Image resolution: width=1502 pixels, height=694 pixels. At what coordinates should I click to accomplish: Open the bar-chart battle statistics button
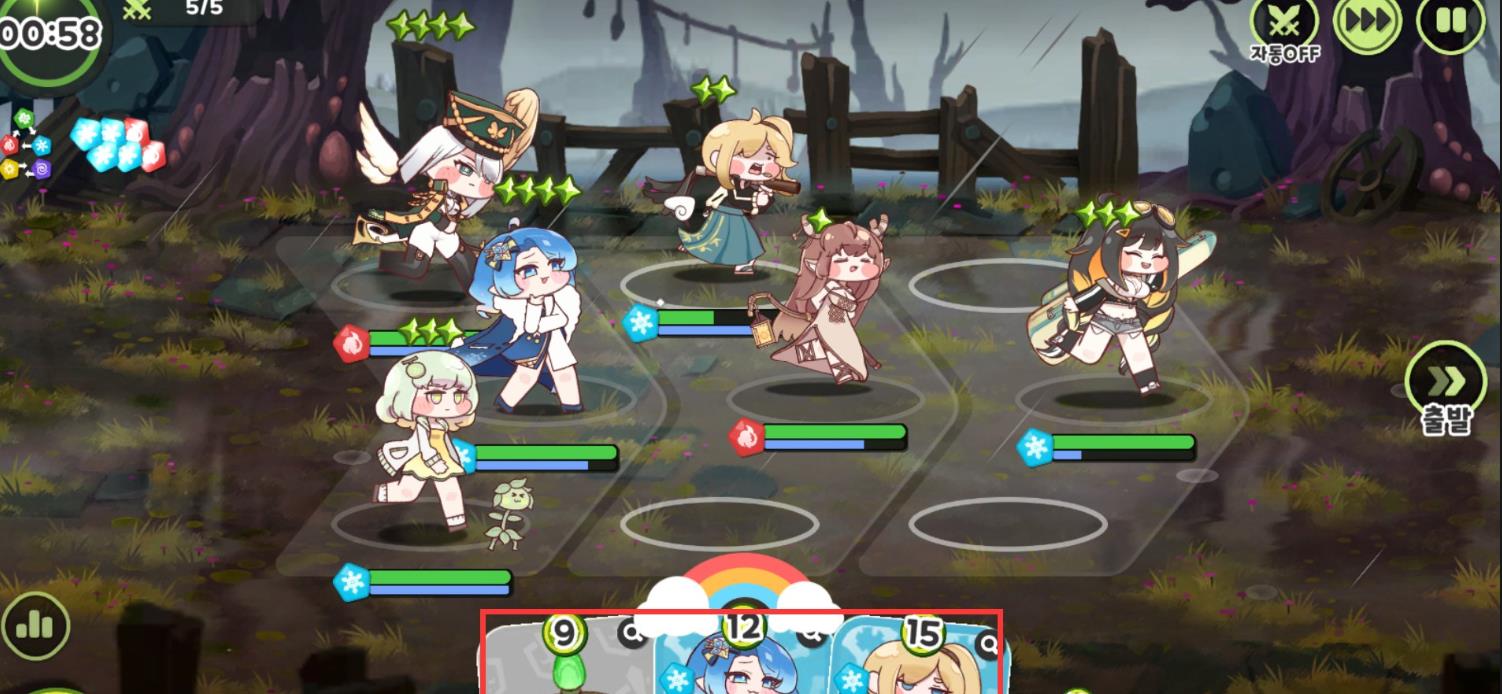point(35,626)
